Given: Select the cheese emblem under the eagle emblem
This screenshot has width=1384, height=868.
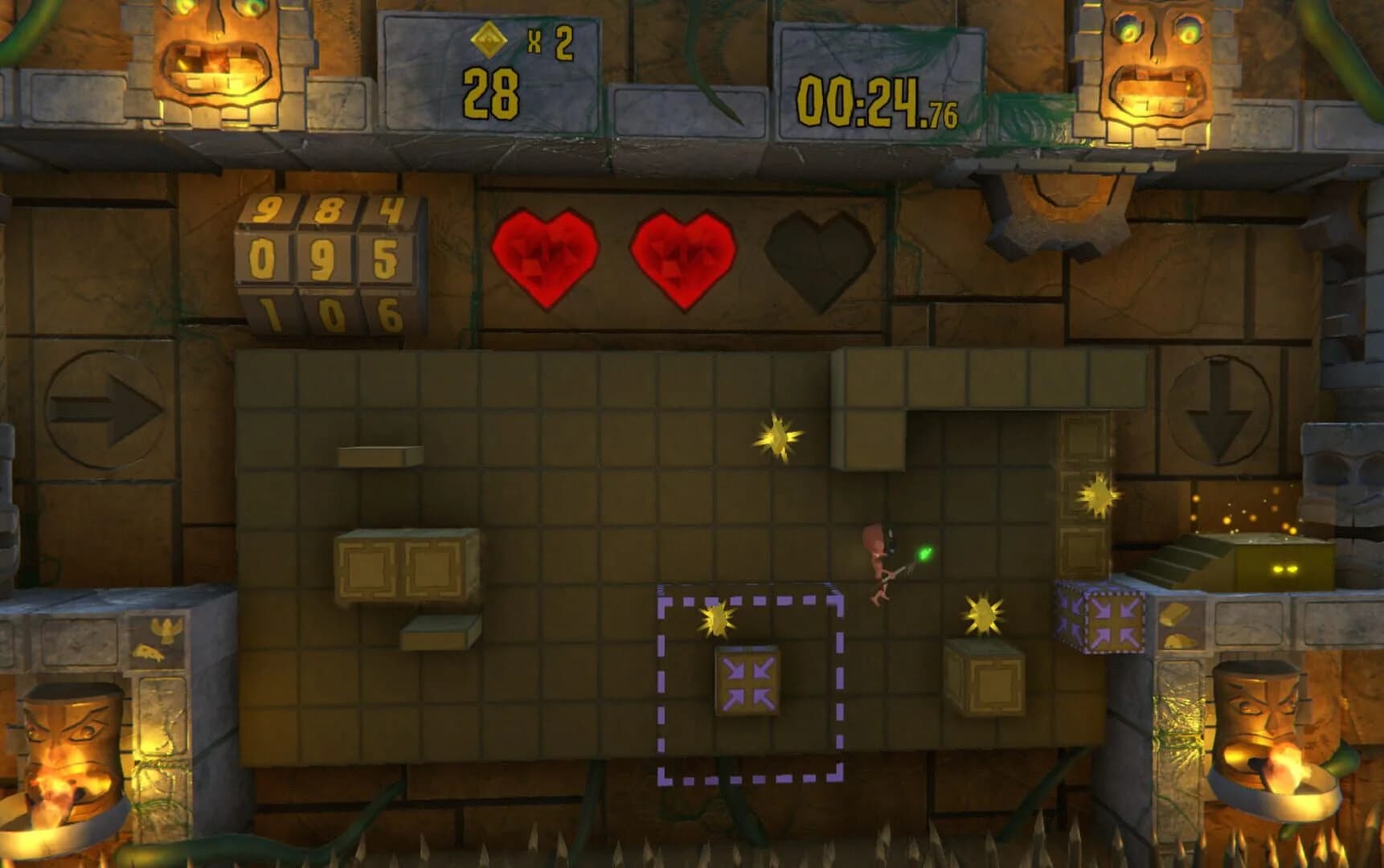Looking at the screenshot, I should (147, 652).
